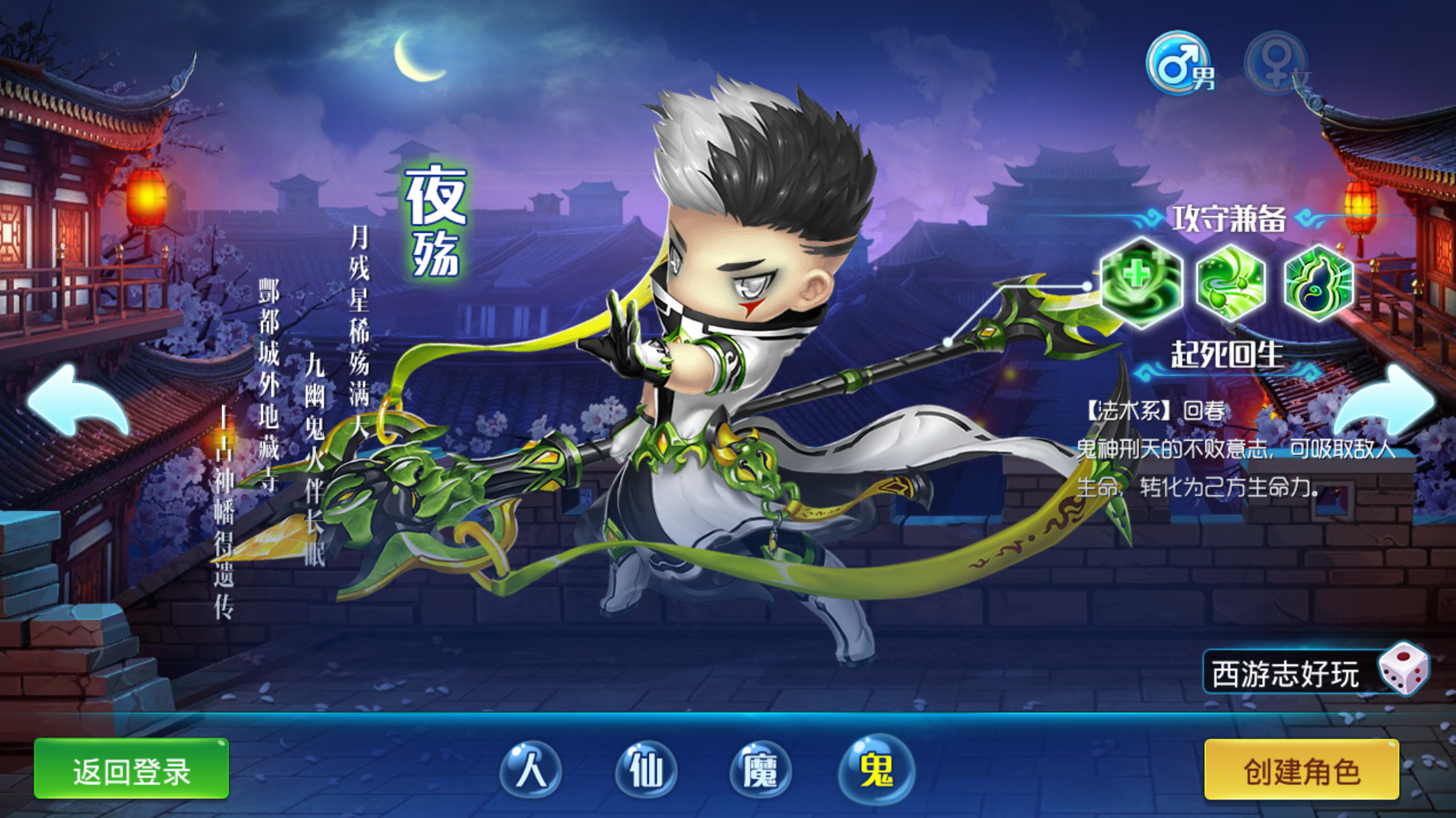Viewport: 1456px width, 818px height.
Task: Choose the male 男 gender icon
Action: point(1180,63)
